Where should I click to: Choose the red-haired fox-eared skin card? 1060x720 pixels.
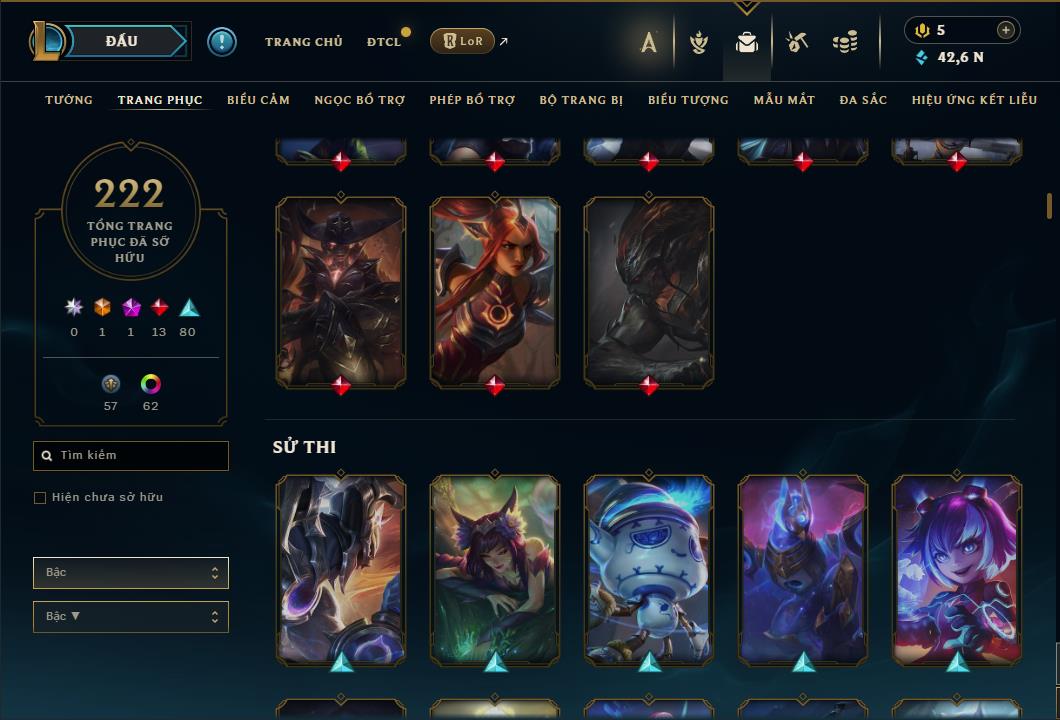click(495, 290)
